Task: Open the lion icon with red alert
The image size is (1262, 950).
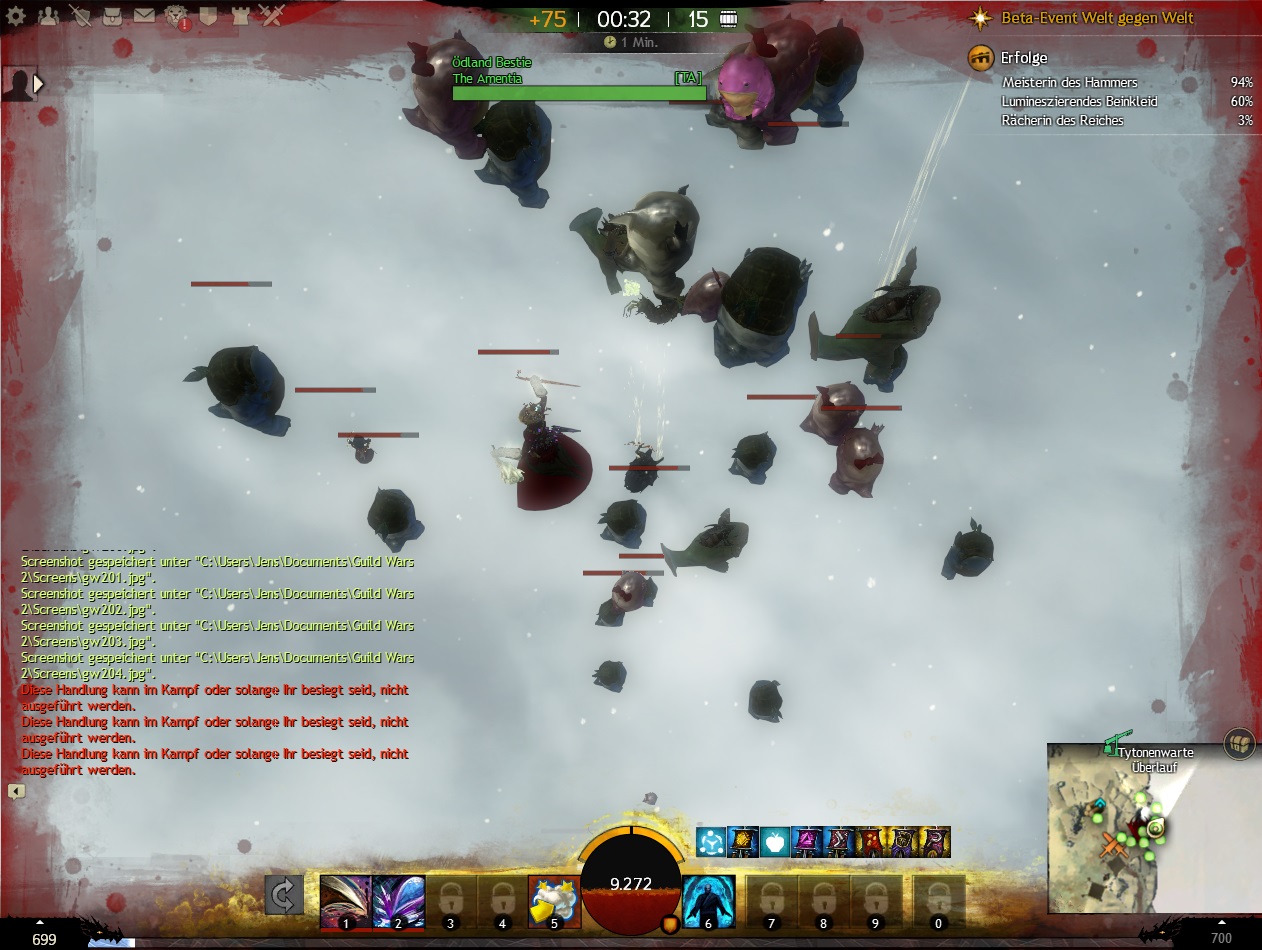Action: [177, 16]
